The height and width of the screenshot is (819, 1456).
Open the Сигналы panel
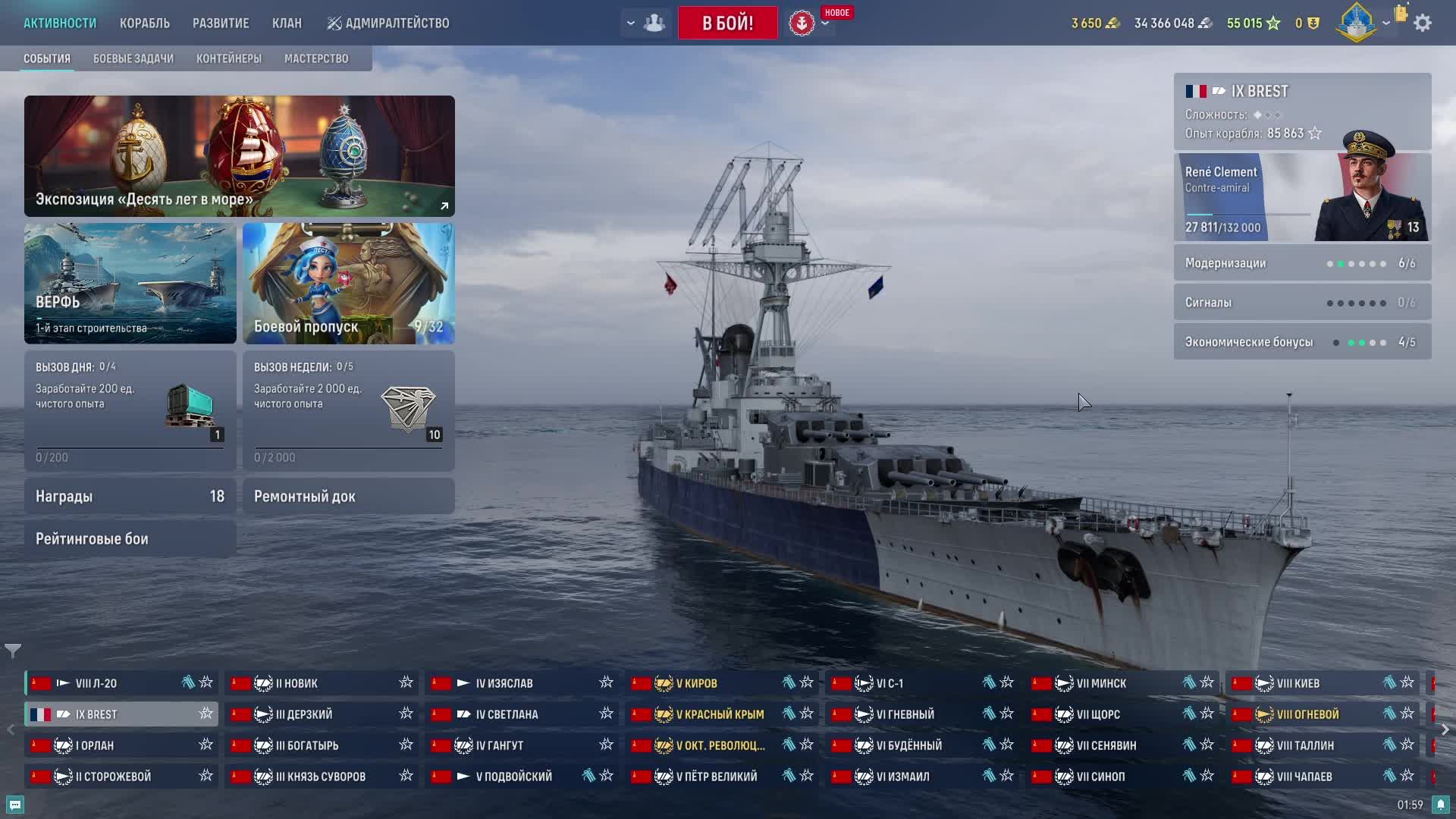pos(1301,303)
